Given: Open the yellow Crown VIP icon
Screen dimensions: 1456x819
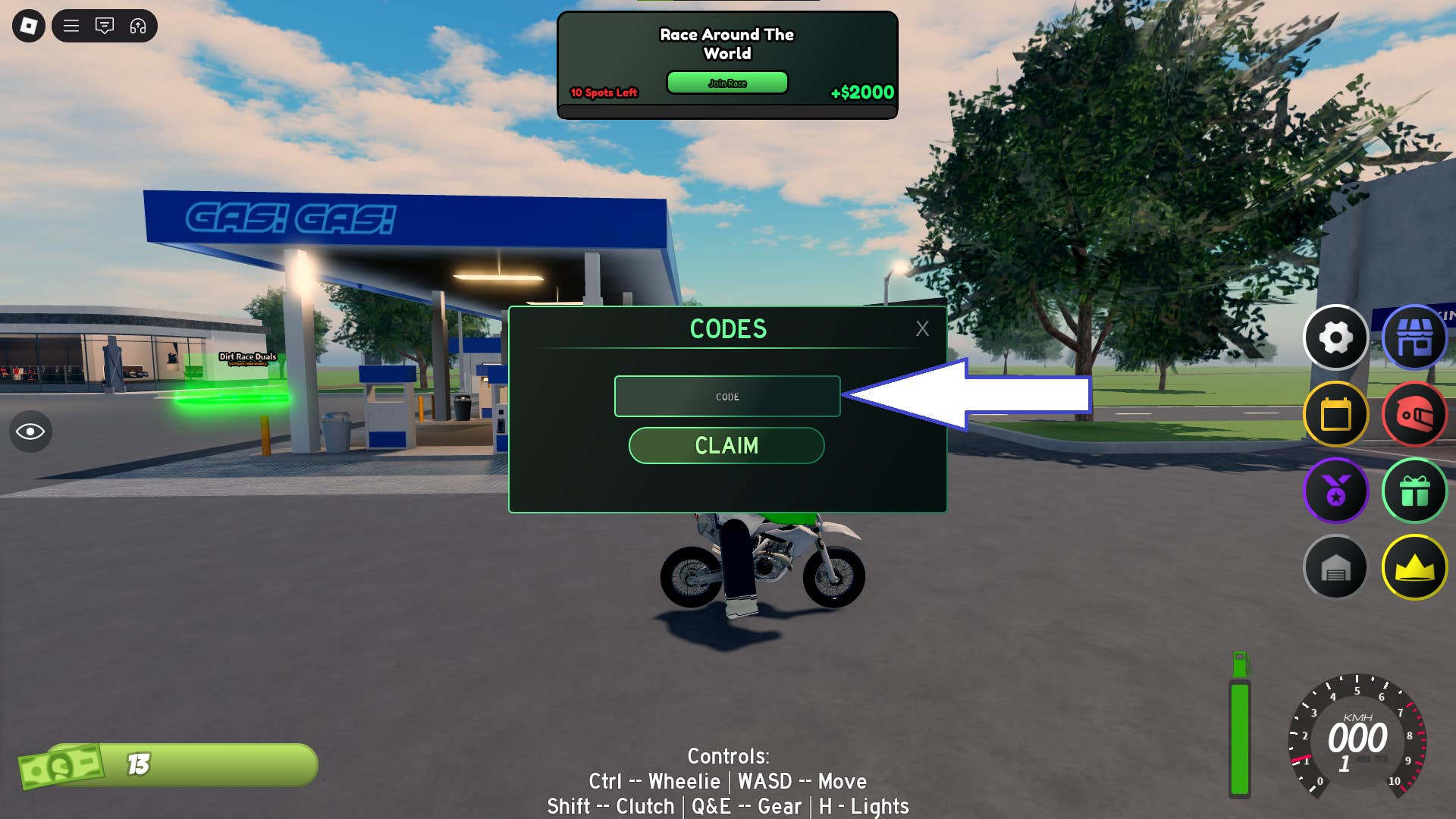Looking at the screenshot, I should coord(1414,567).
